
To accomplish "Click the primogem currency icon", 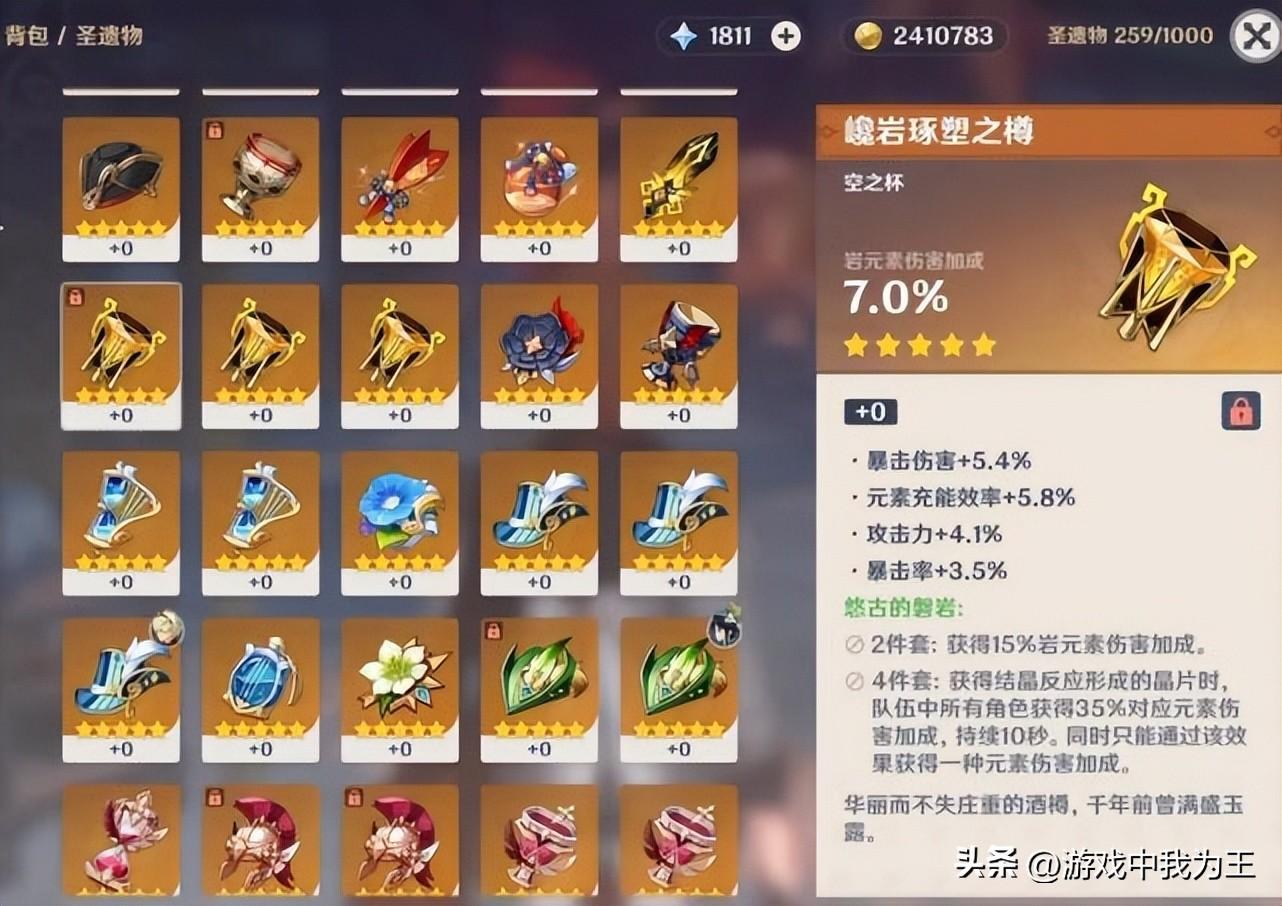I will [x=684, y=36].
